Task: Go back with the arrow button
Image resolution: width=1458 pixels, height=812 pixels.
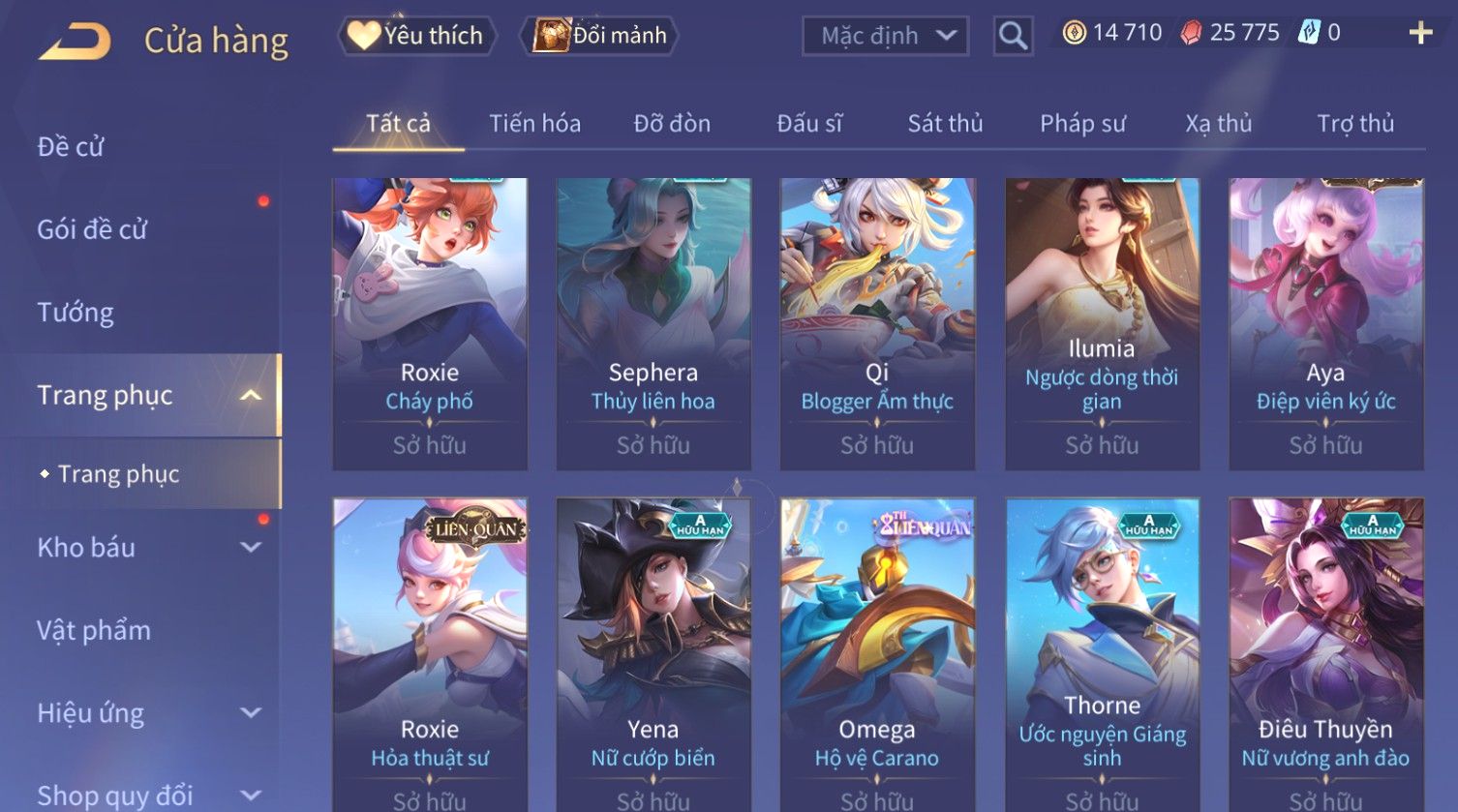Action: click(76, 42)
